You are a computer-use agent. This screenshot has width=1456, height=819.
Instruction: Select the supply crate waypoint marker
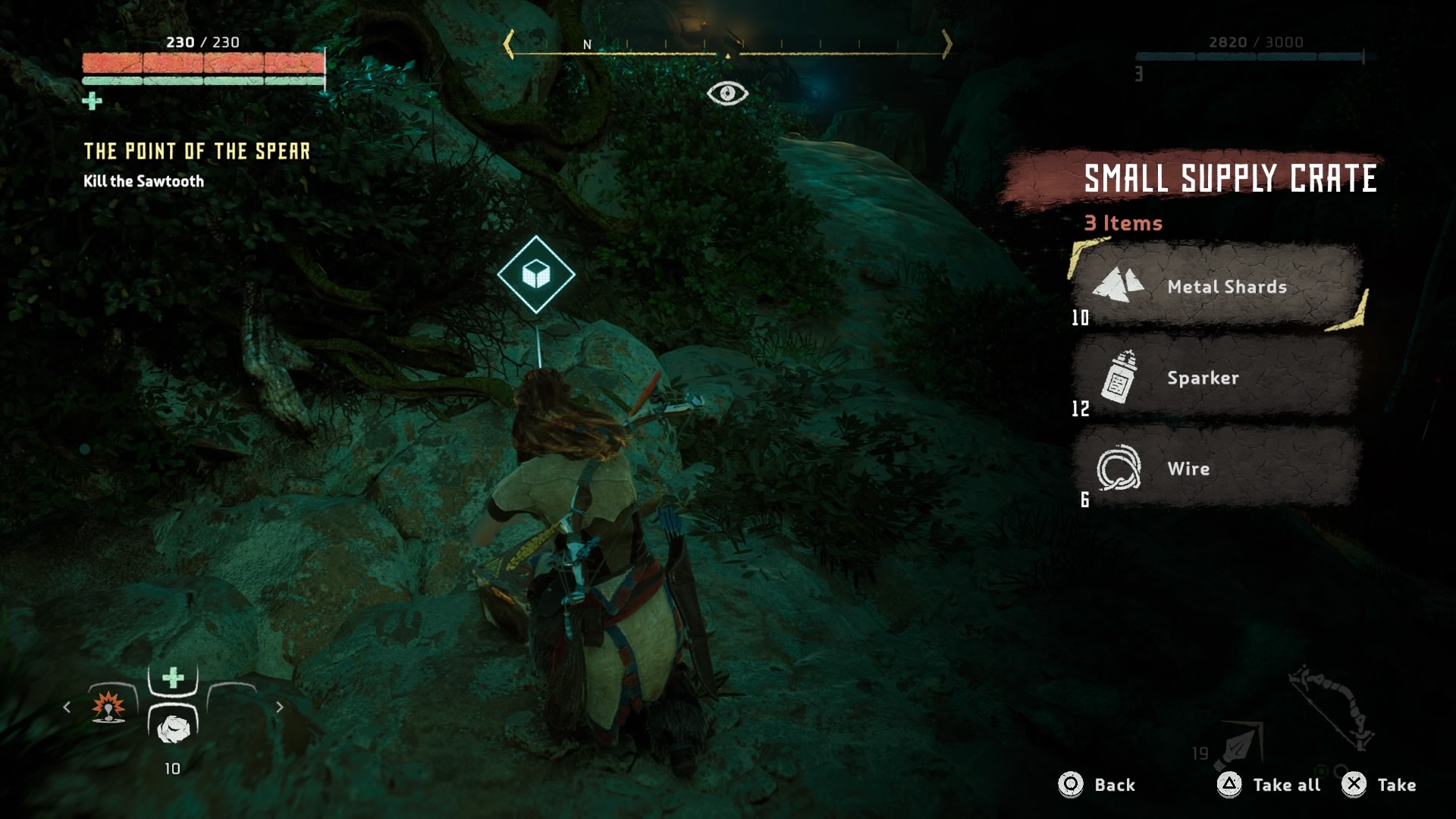pos(536,275)
